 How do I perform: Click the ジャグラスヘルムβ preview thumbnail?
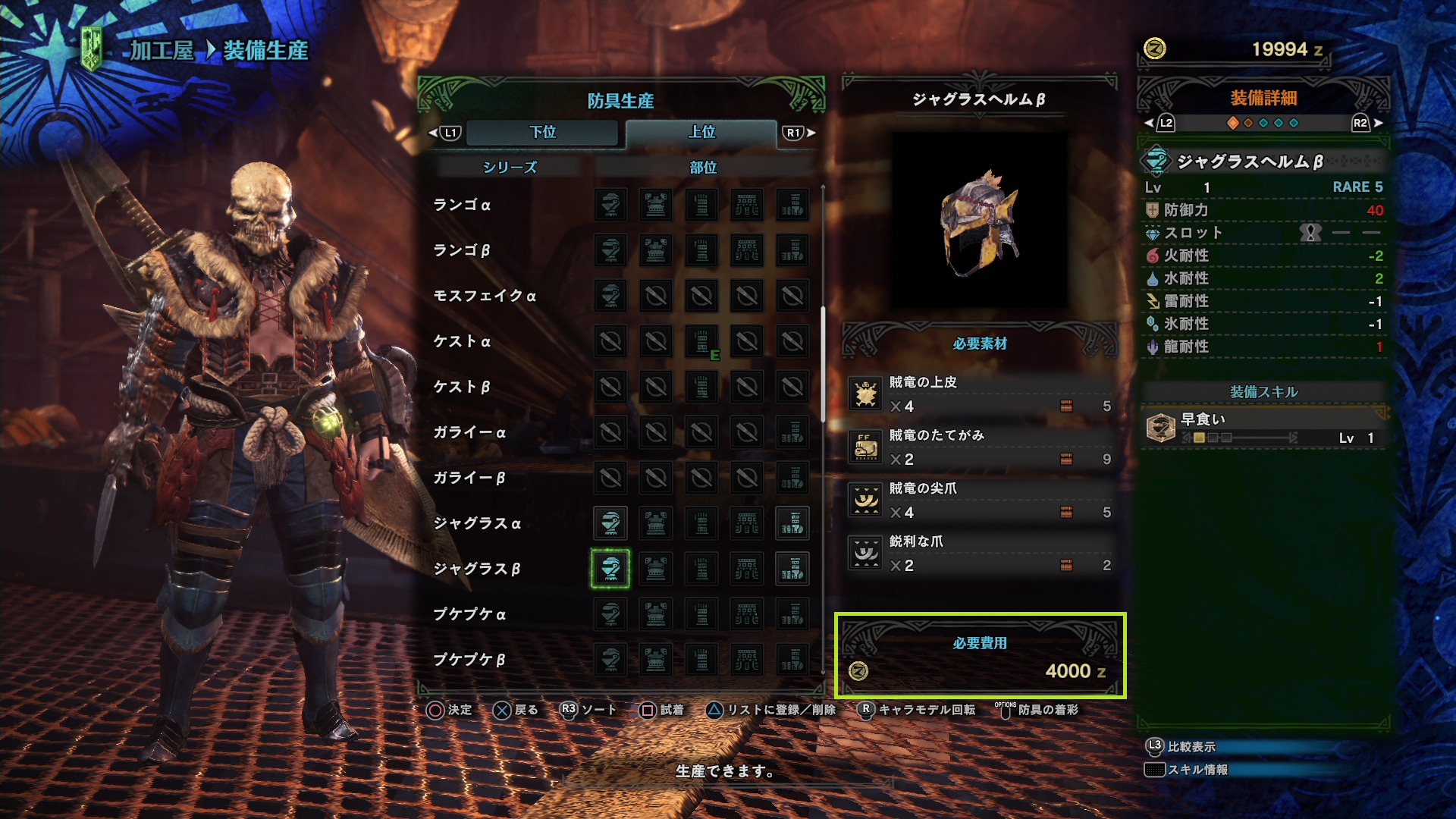point(979,221)
